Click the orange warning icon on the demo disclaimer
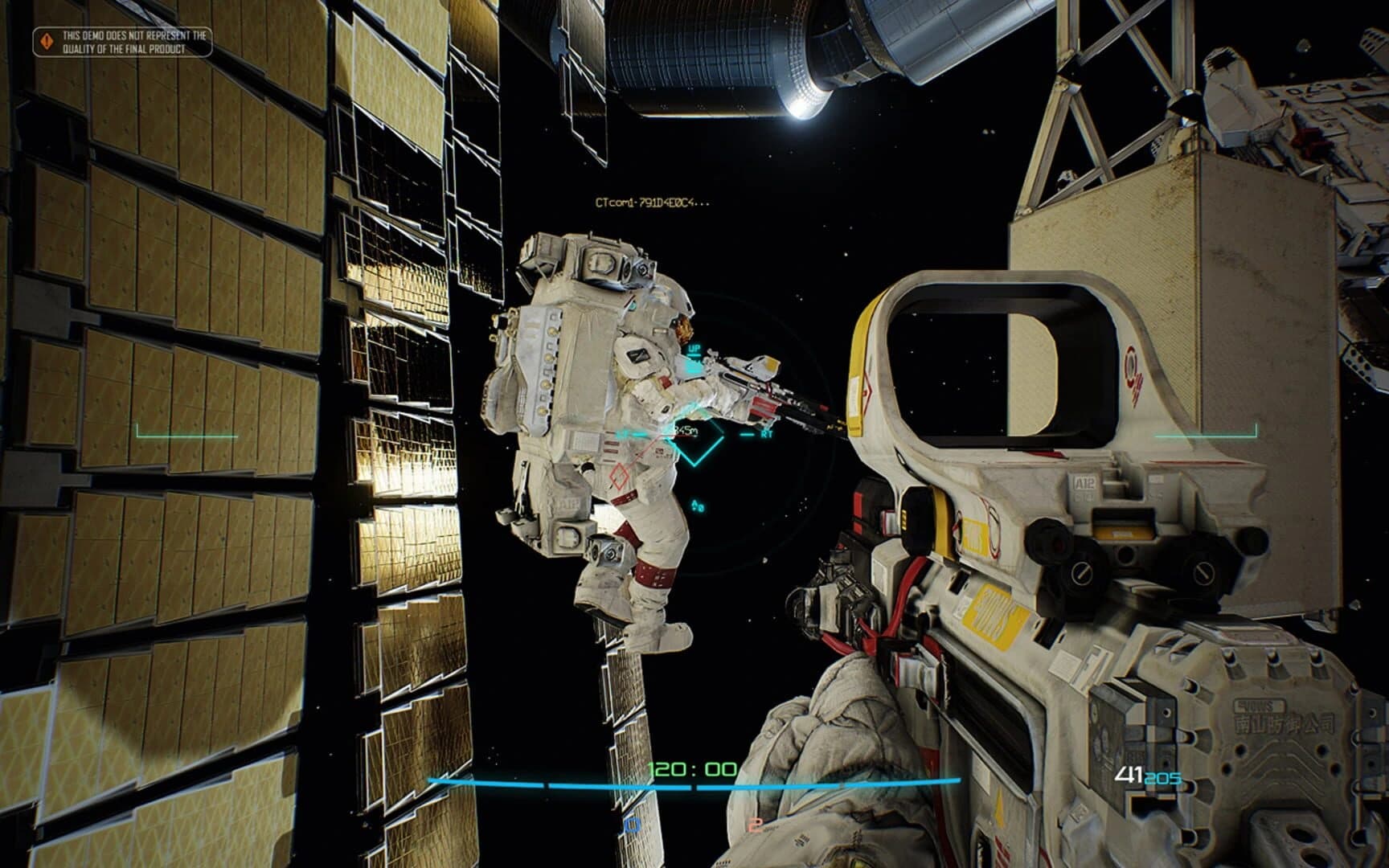1389x868 pixels. click(47, 40)
